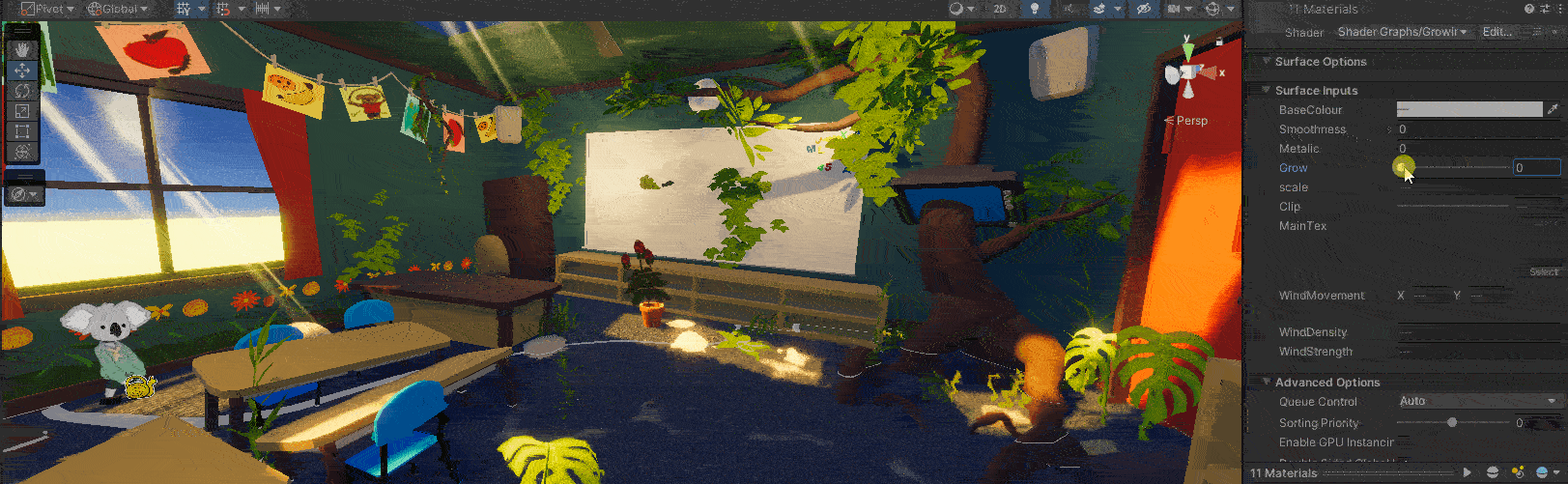Select the Scale tool
Image resolution: width=1568 pixels, height=484 pixels.
tap(22, 110)
